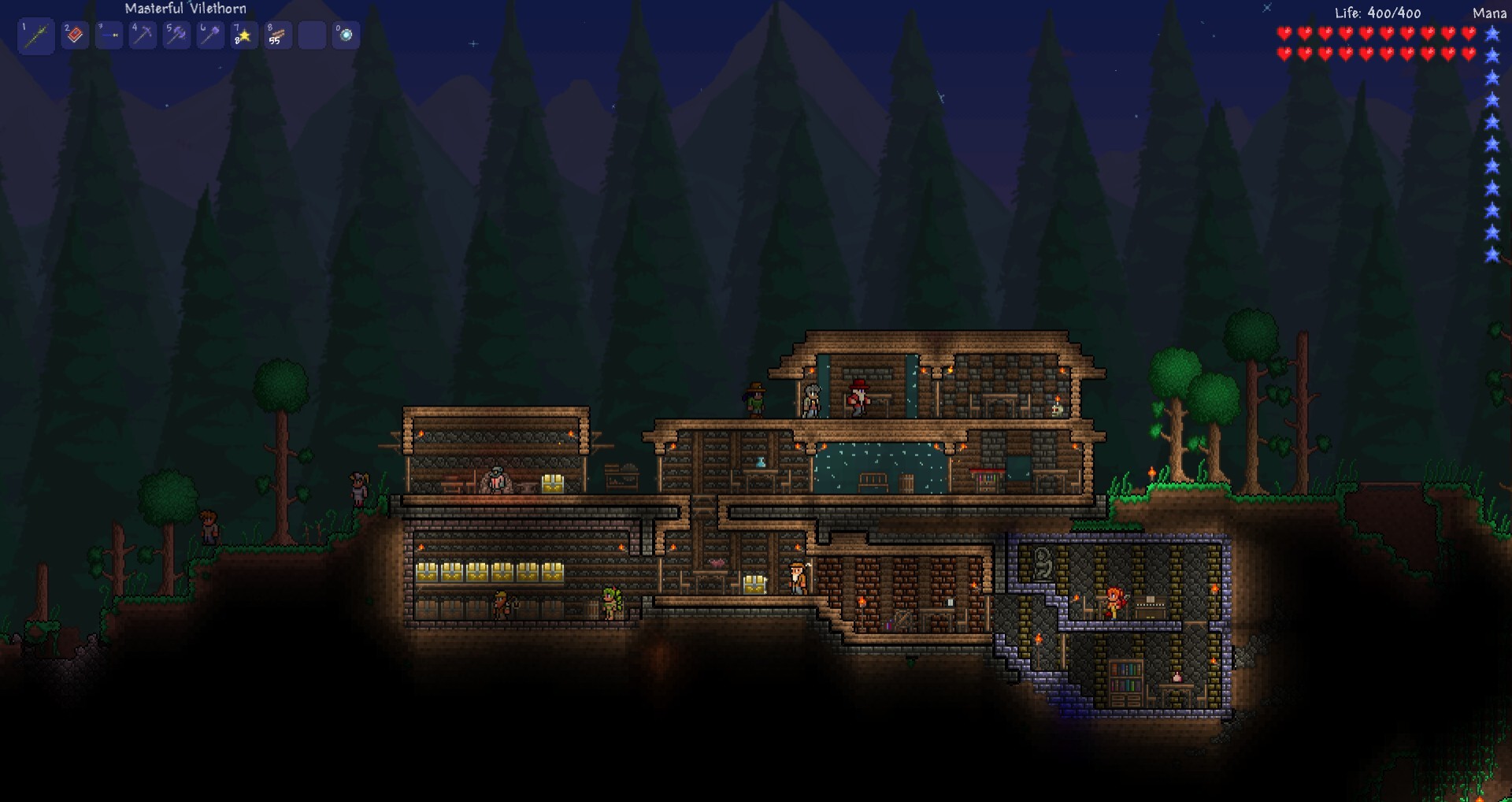Select the magic mirror in slot 0
Screen dimensions: 1512x802
coord(346,35)
